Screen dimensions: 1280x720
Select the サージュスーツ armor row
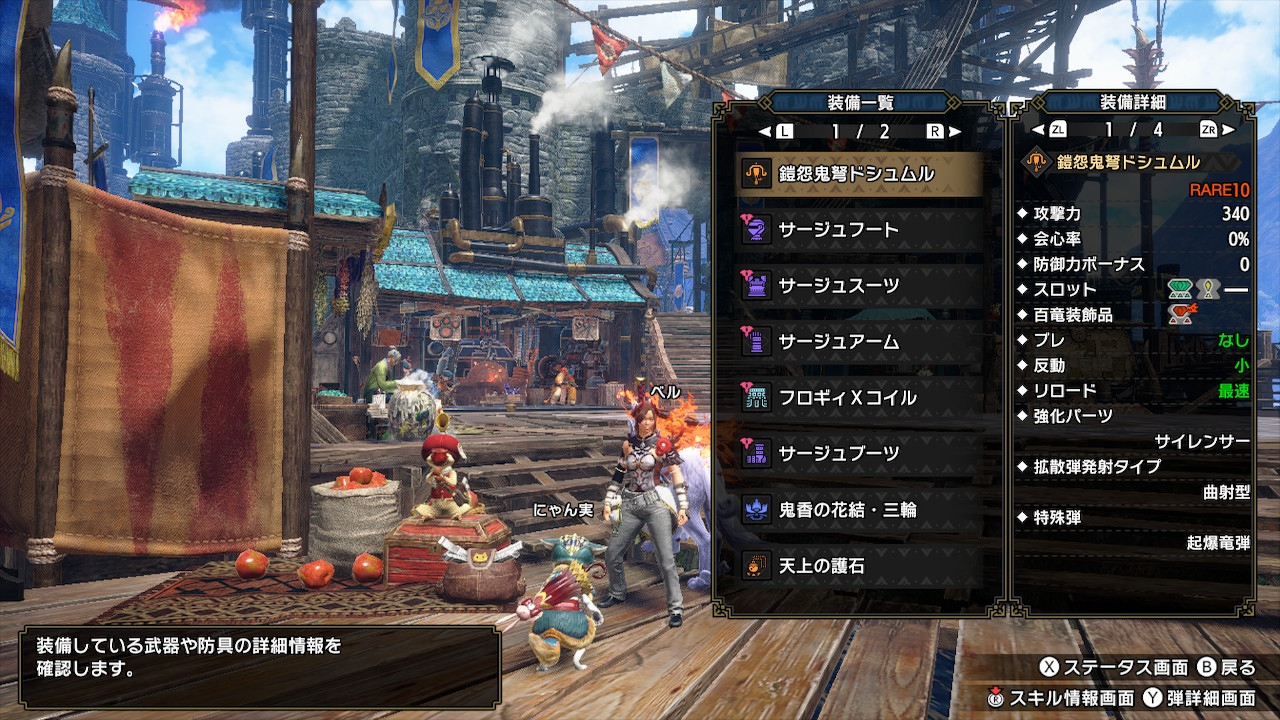click(858, 286)
